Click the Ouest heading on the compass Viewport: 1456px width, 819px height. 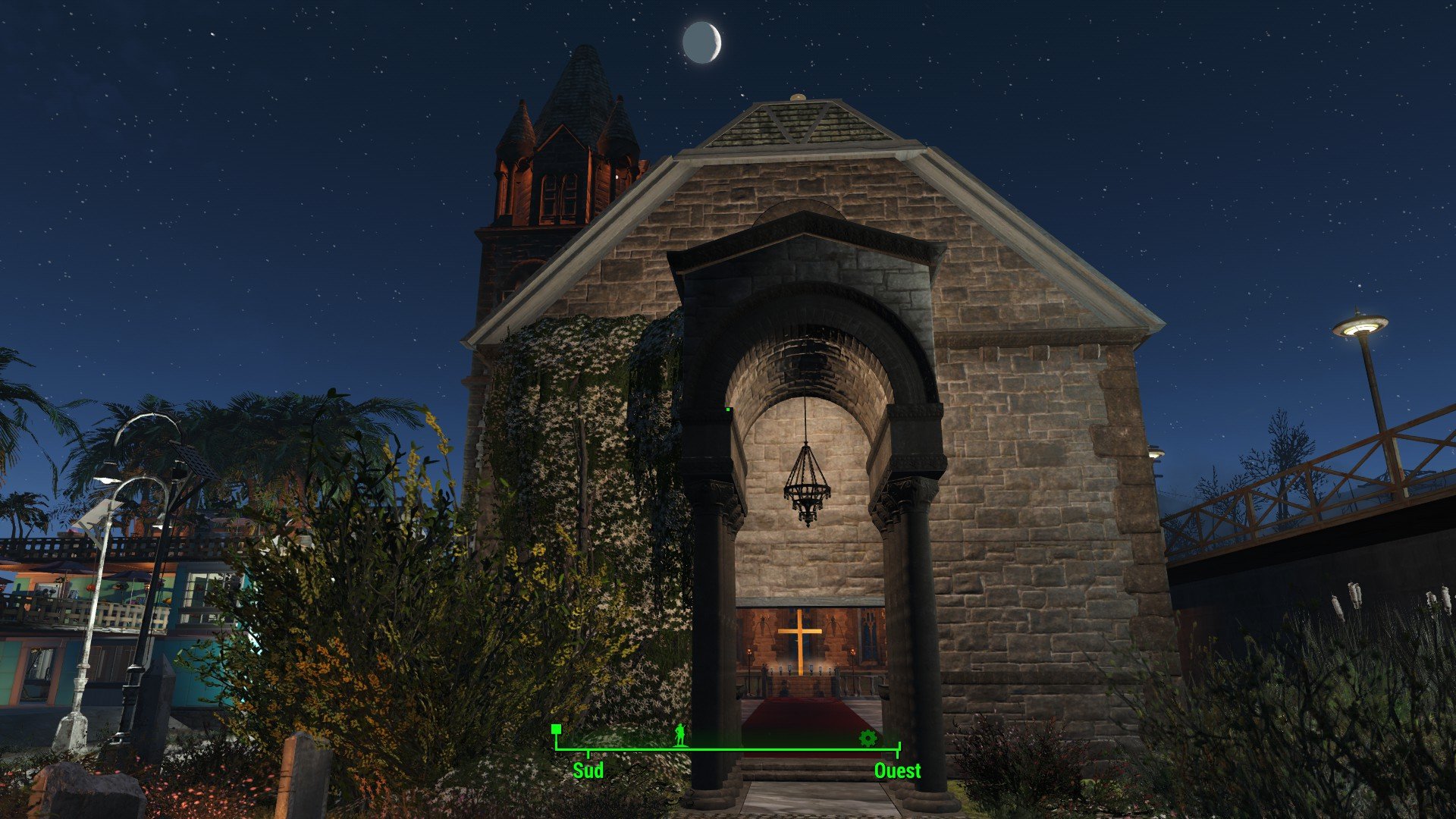click(x=897, y=770)
